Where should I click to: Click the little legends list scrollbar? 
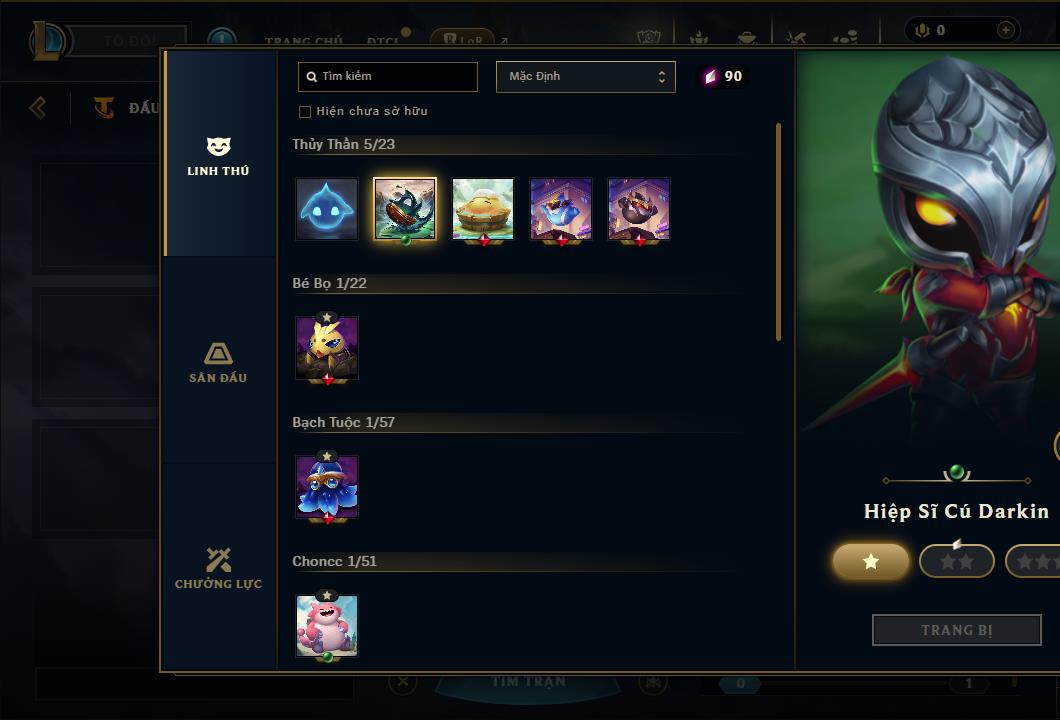[x=778, y=231]
